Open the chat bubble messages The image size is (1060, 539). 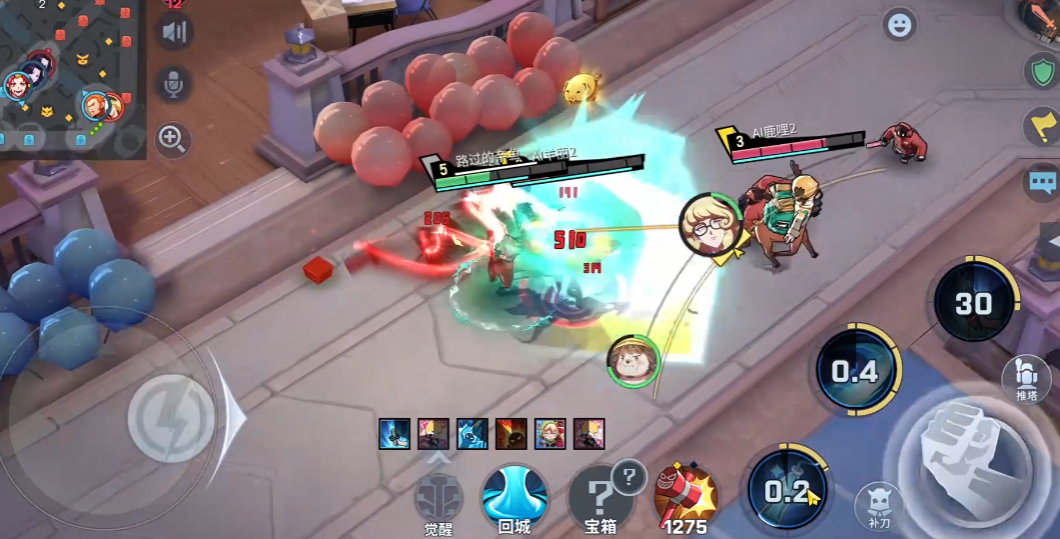click(1042, 182)
